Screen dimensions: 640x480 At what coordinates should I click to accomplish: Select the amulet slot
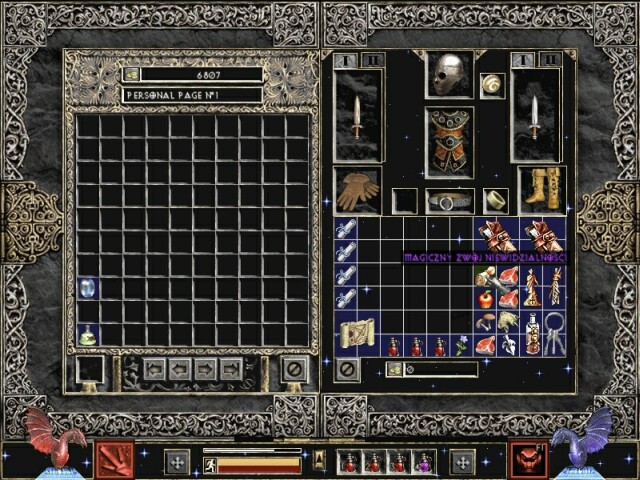click(x=492, y=85)
